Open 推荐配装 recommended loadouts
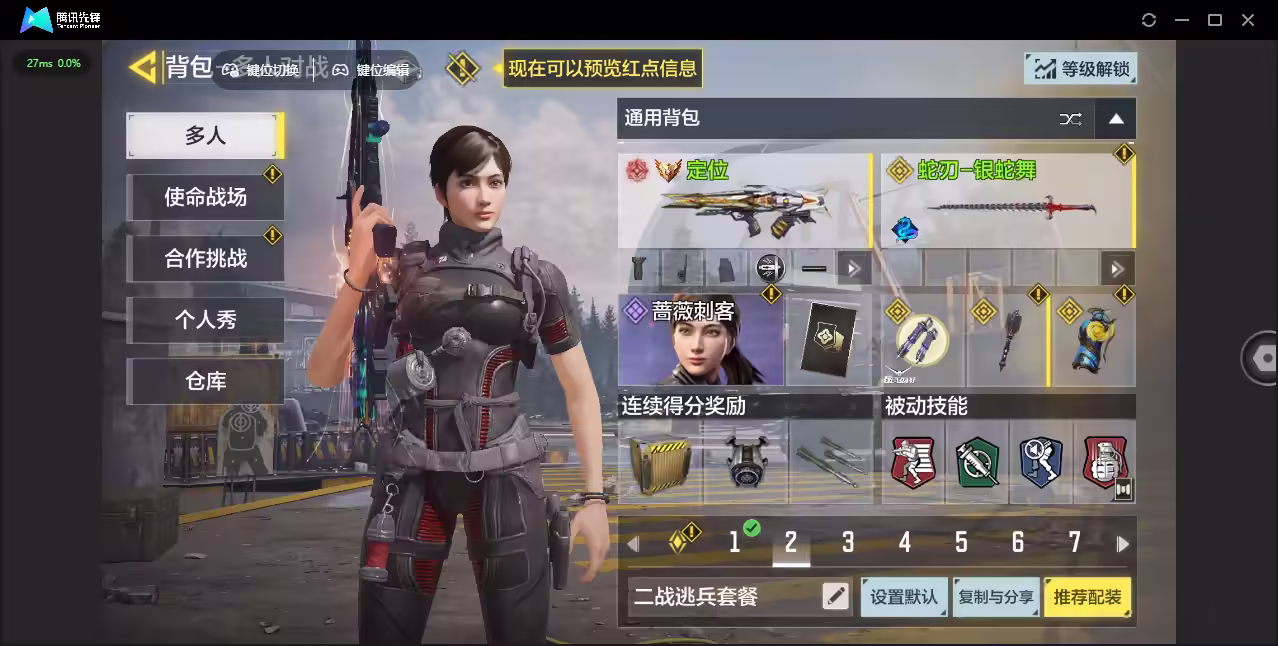Screen dimensions: 1278x646 click(1088, 597)
